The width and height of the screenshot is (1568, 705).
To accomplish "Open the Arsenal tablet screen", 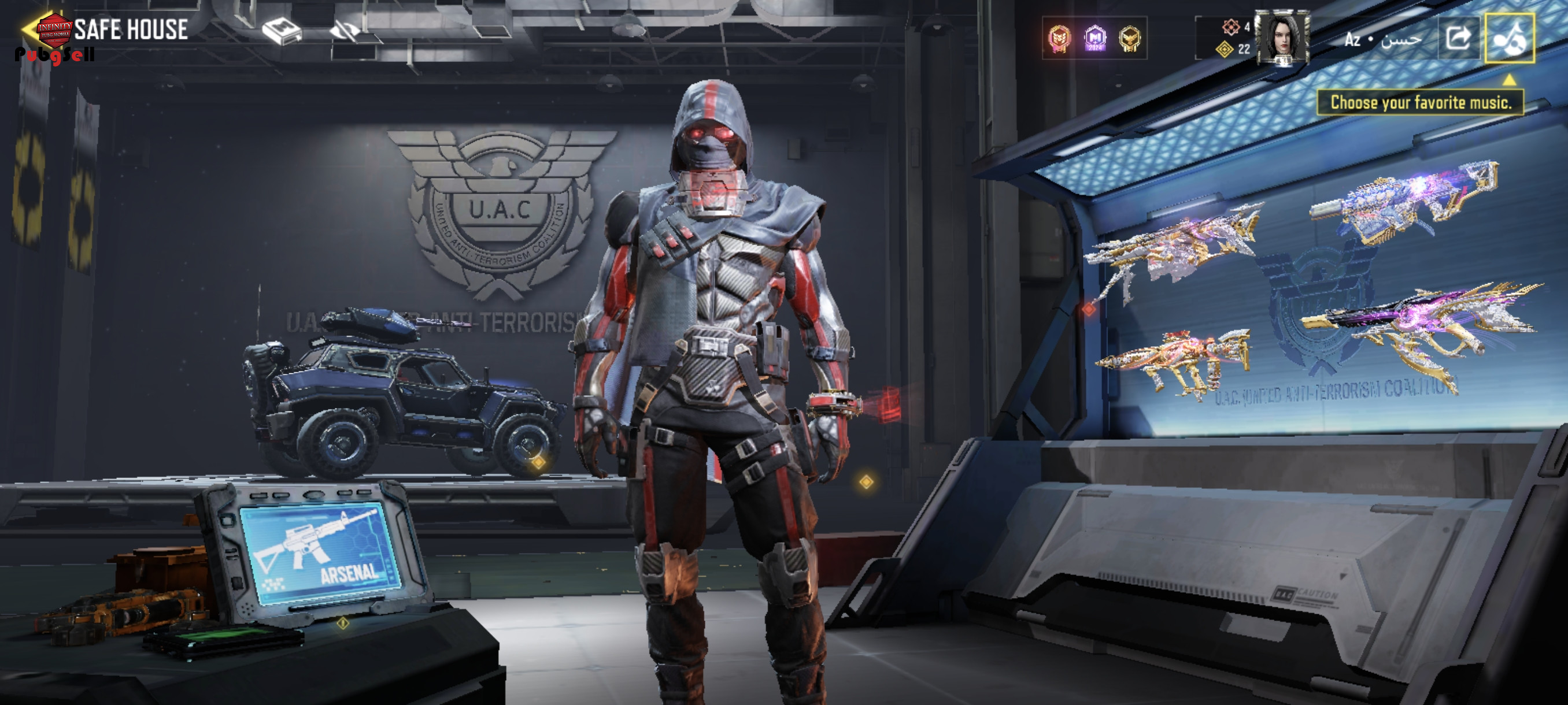I will point(320,553).
